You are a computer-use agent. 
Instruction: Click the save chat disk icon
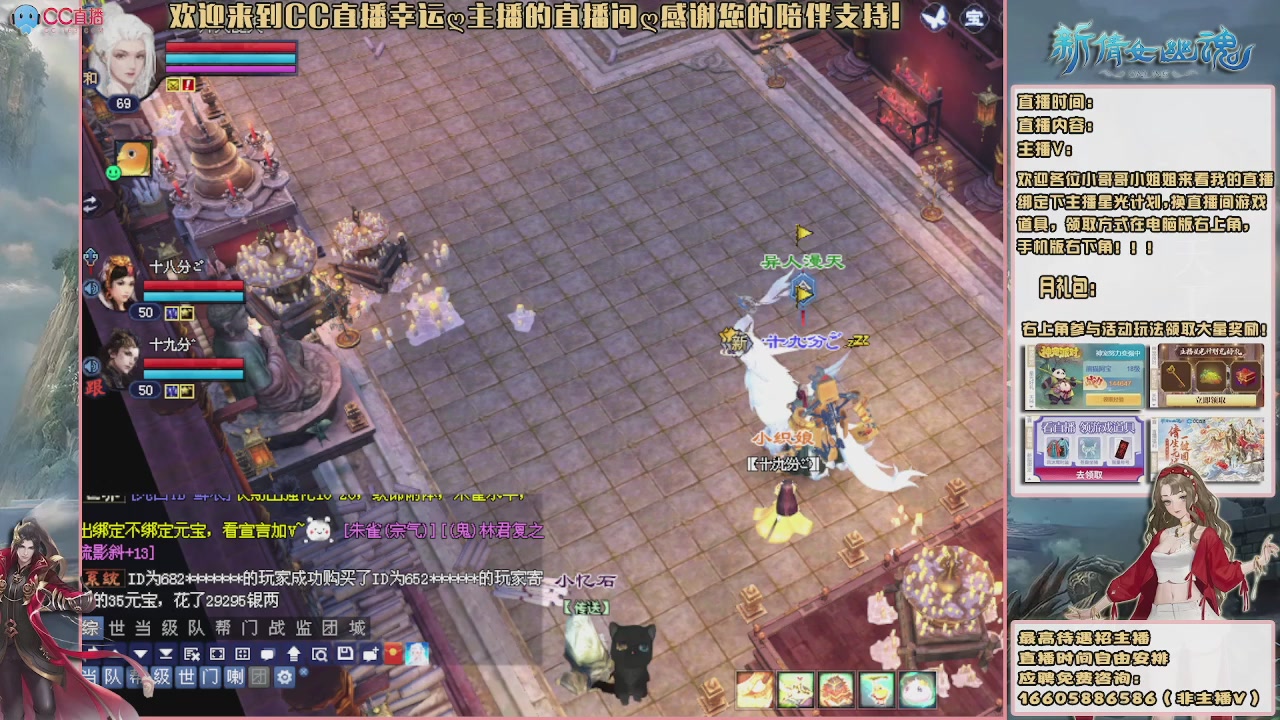coord(346,652)
